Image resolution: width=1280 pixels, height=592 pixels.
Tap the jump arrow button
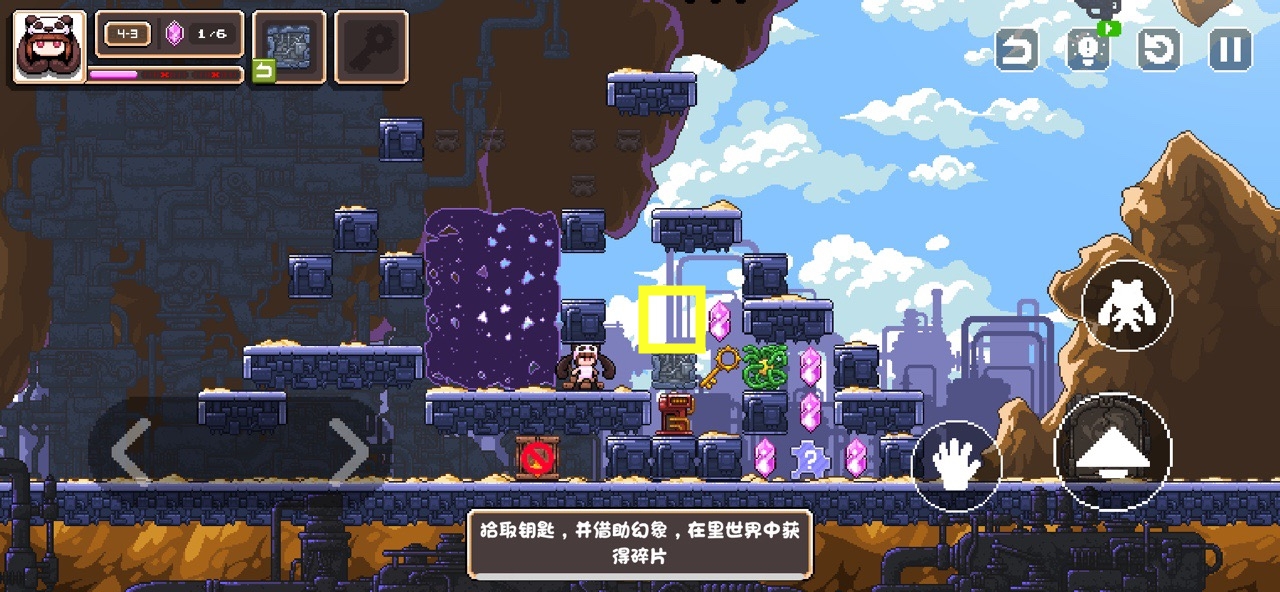(x=1112, y=453)
